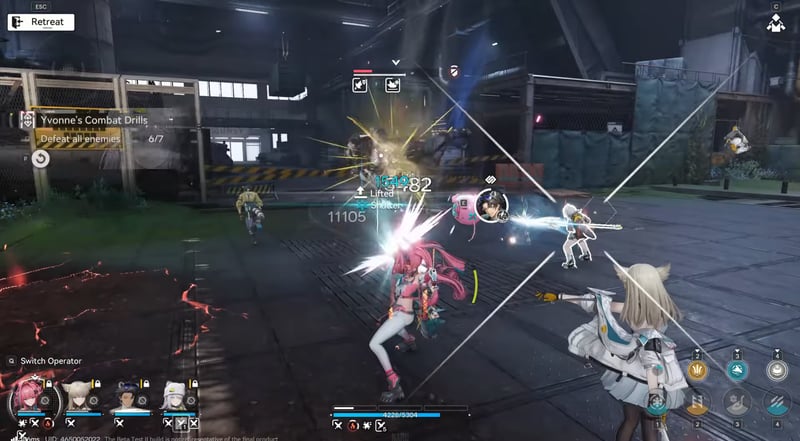
Task: Use the grey gear-and-hook battle skill
Action: point(738,404)
